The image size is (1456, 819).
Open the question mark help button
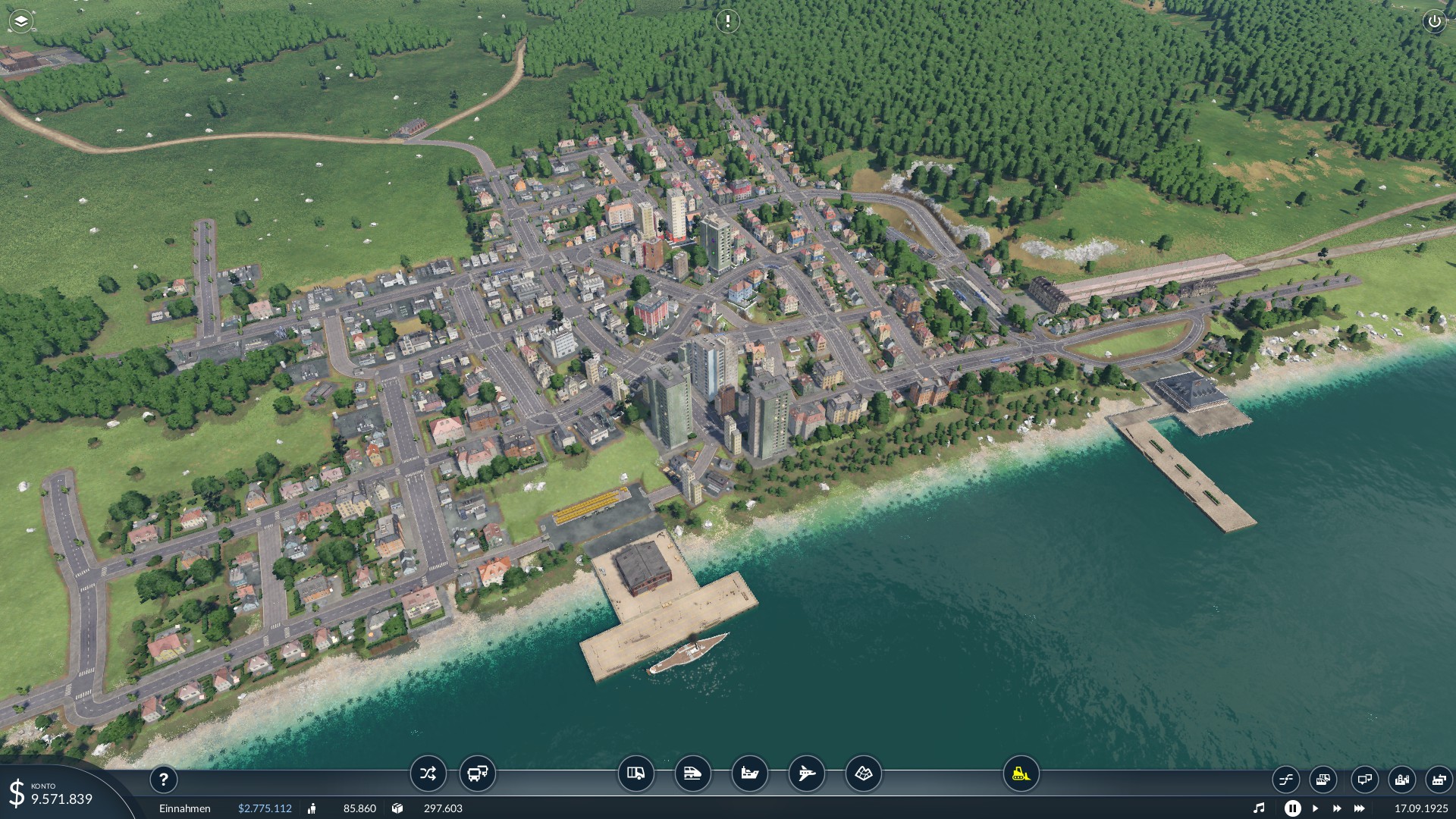[163, 779]
